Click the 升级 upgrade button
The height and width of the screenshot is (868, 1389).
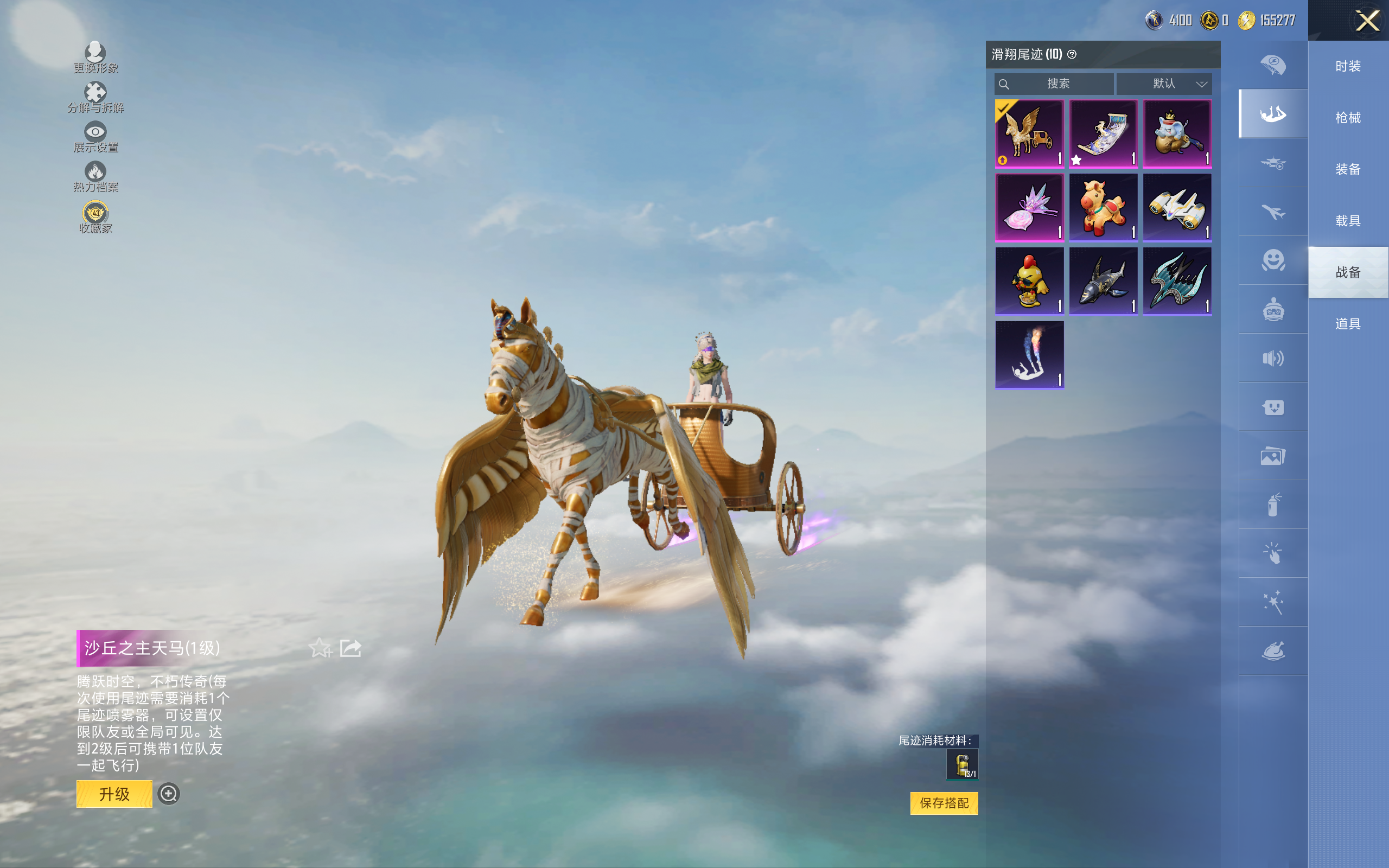coord(114,794)
